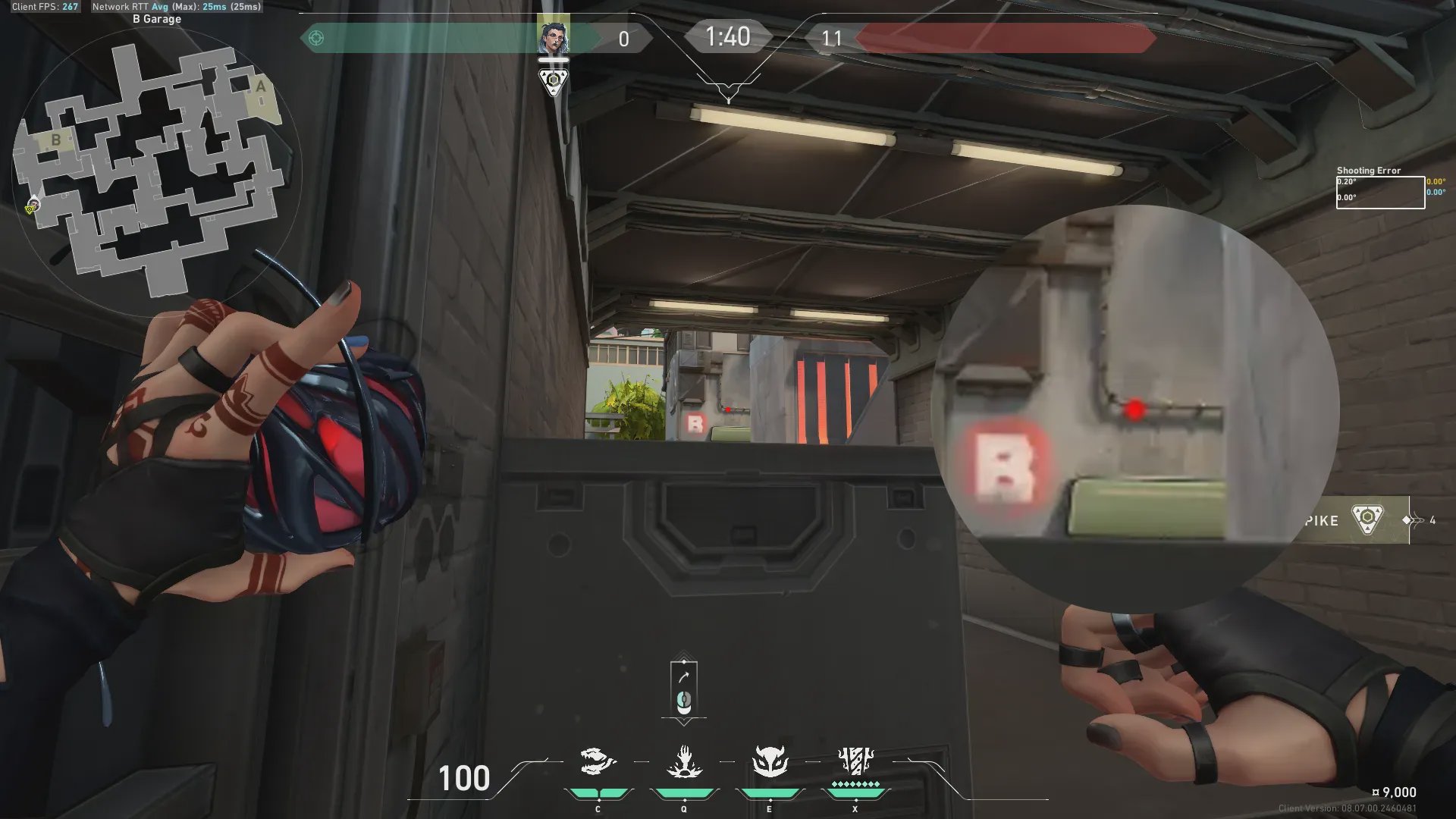Click the Shooting Error graph box
1456x819 pixels.
tap(1380, 193)
